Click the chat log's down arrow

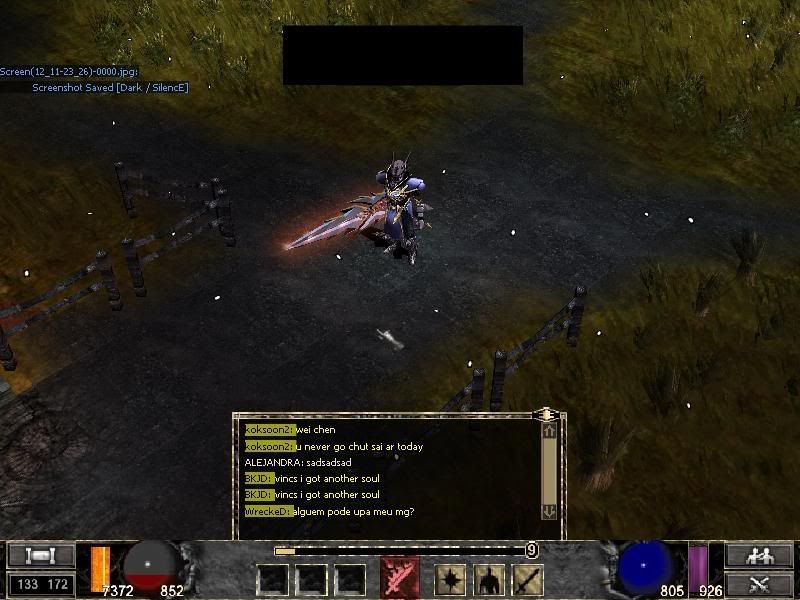549,511
